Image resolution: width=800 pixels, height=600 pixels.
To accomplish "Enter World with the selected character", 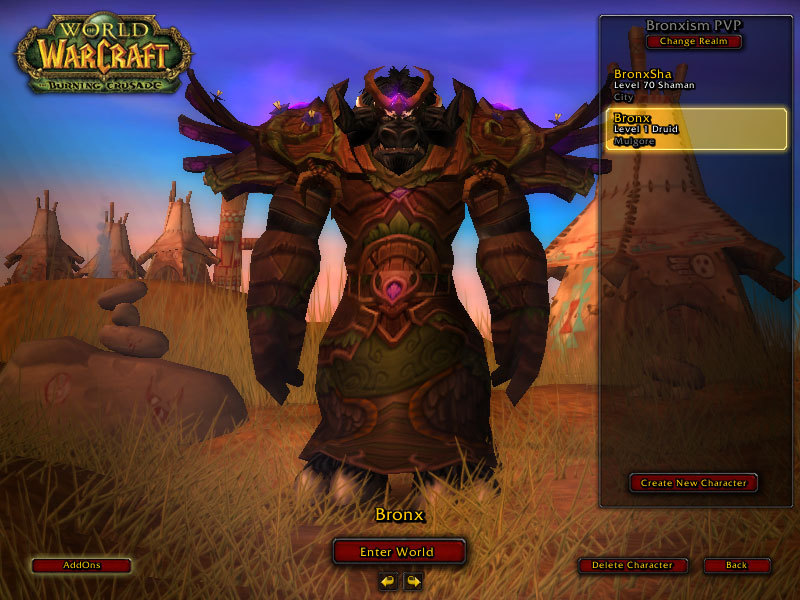I will (x=399, y=552).
